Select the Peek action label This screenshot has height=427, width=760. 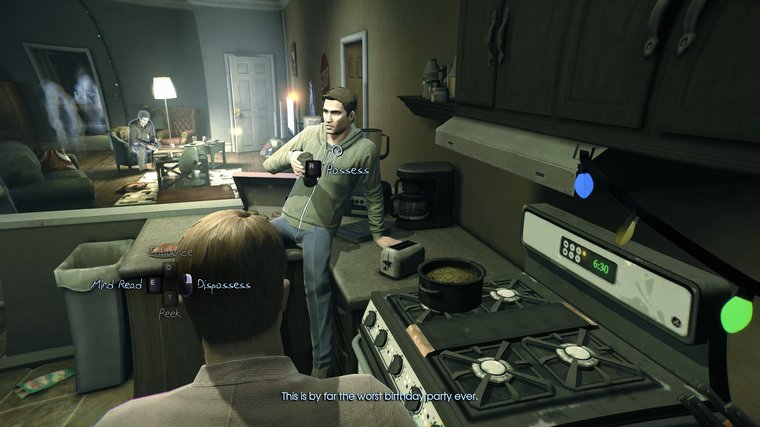pyautogui.click(x=169, y=313)
